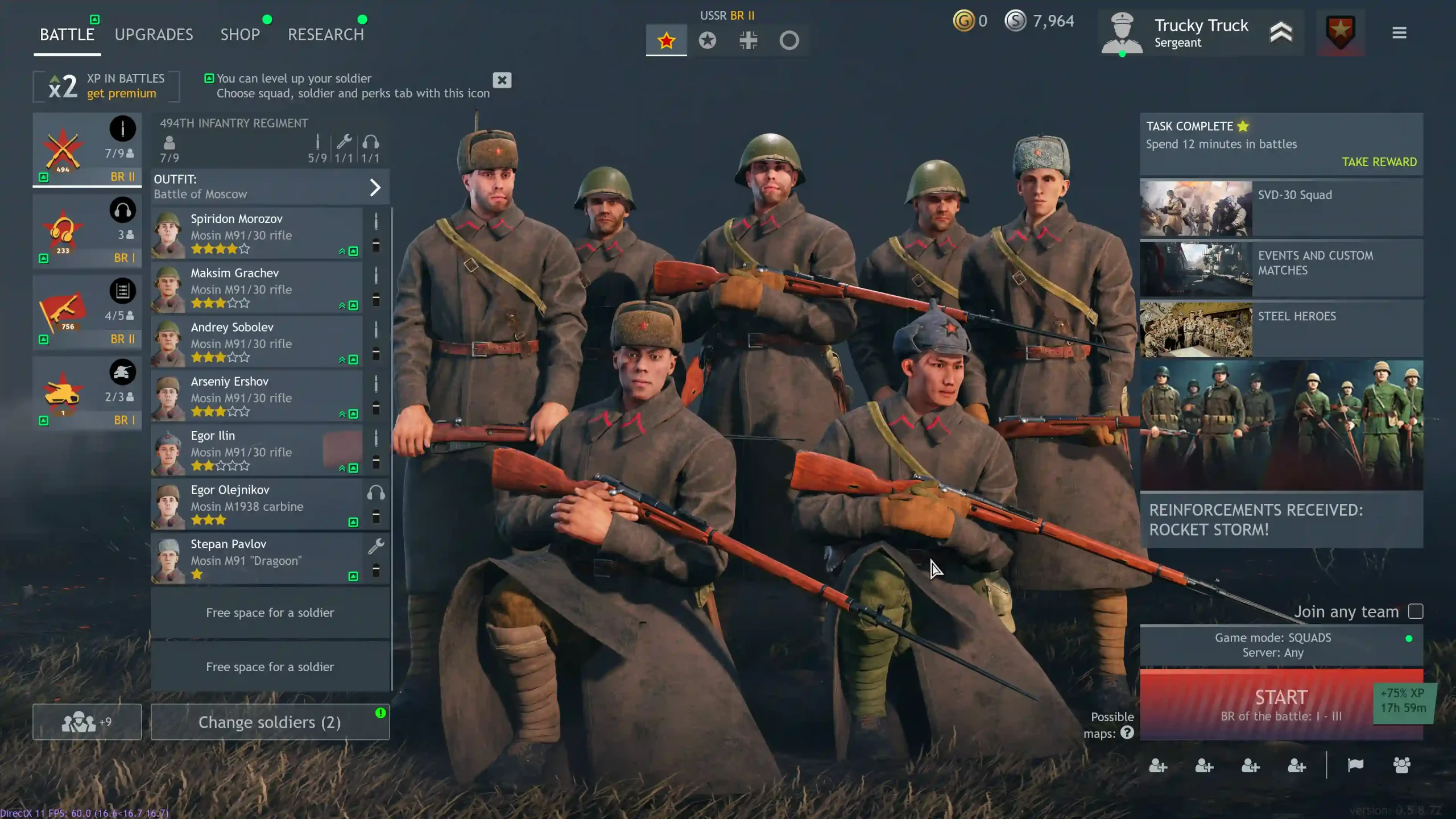Get premium for x2 XP
This screenshot has width=1456, height=819.
click(x=121, y=94)
